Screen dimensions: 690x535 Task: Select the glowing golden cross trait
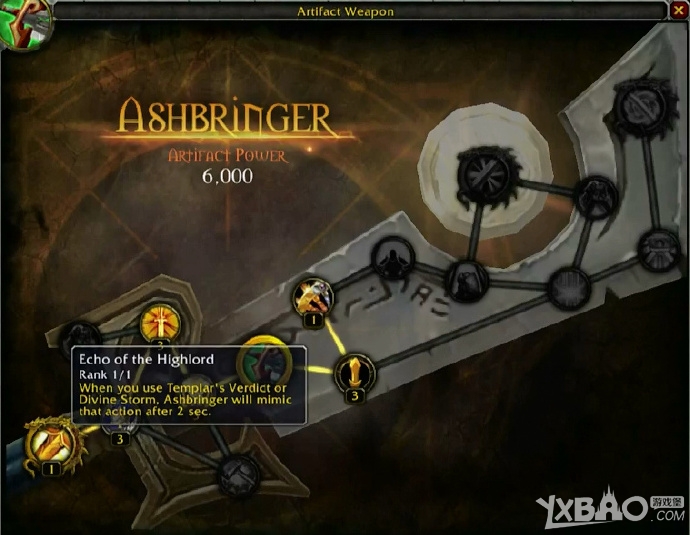pos(159,322)
